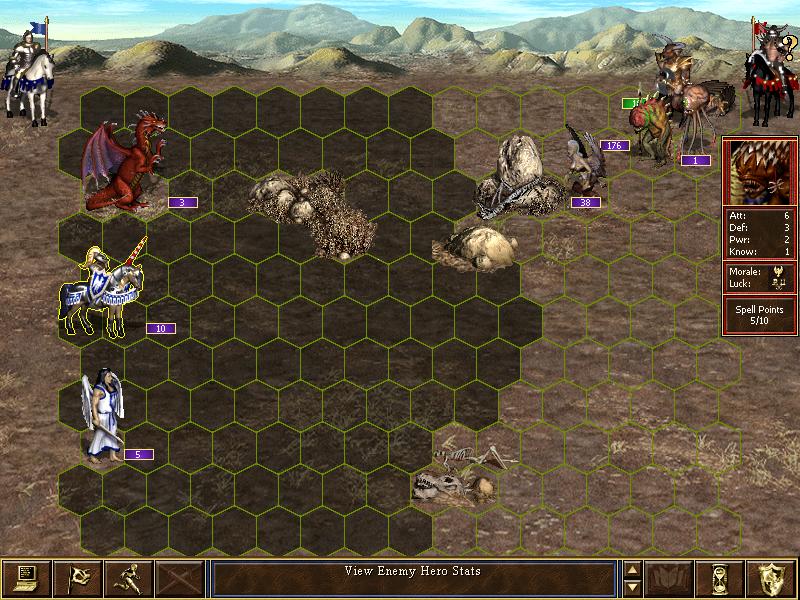The height and width of the screenshot is (600, 800).
Task: Click the enemy hero portrait panel
Action: (x=759, y=170)
